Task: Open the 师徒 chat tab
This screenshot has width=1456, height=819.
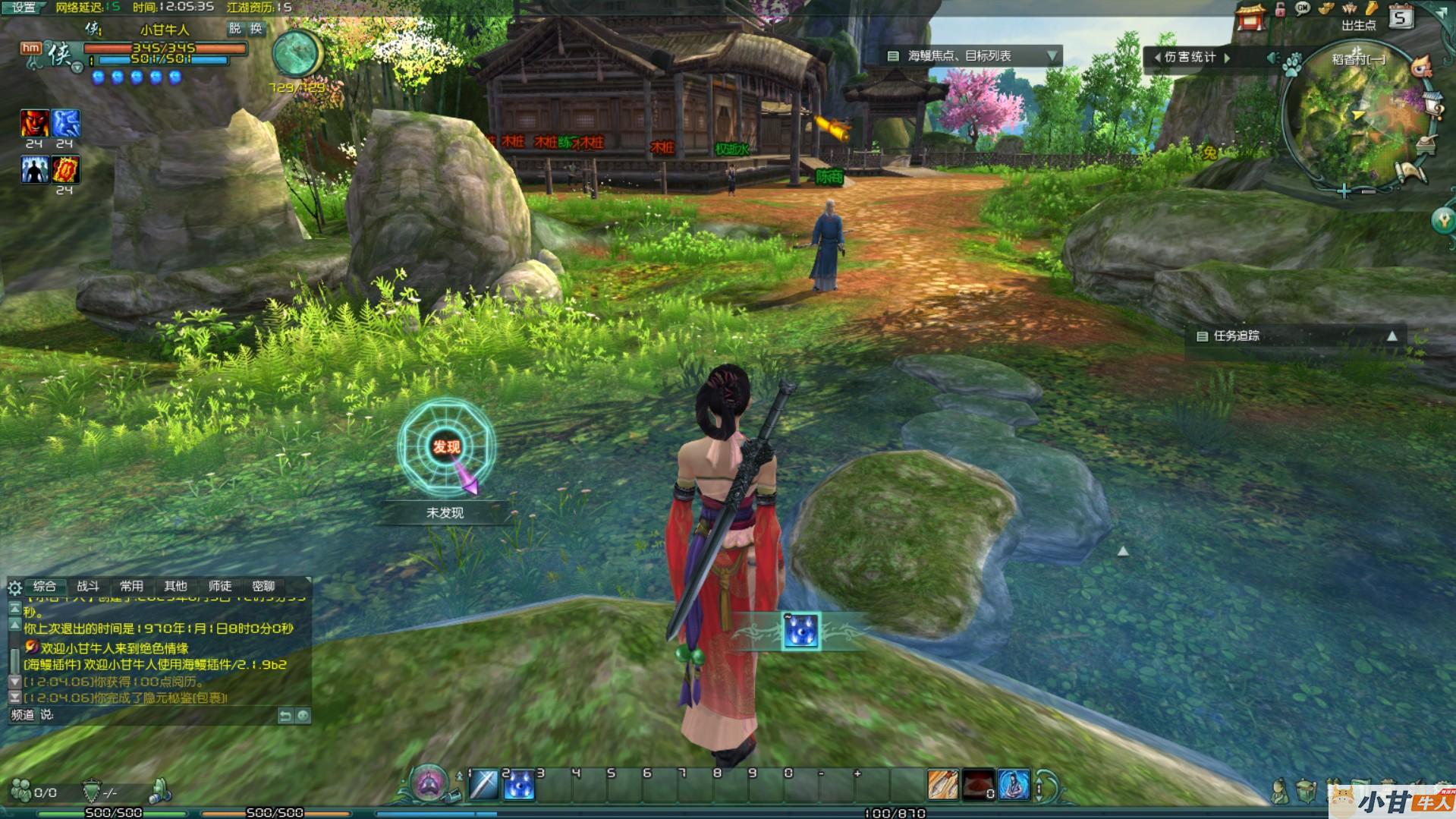Action: point(220,586)
